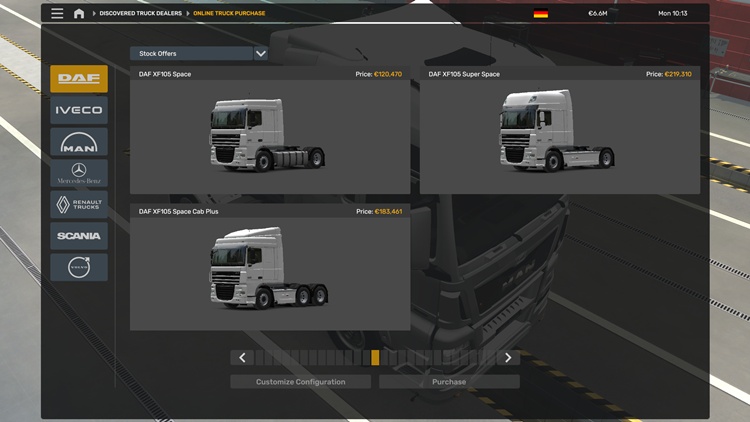Select the Volvo brand tab
This screenshot has height=422, width=750.
(x=79, y=267)
